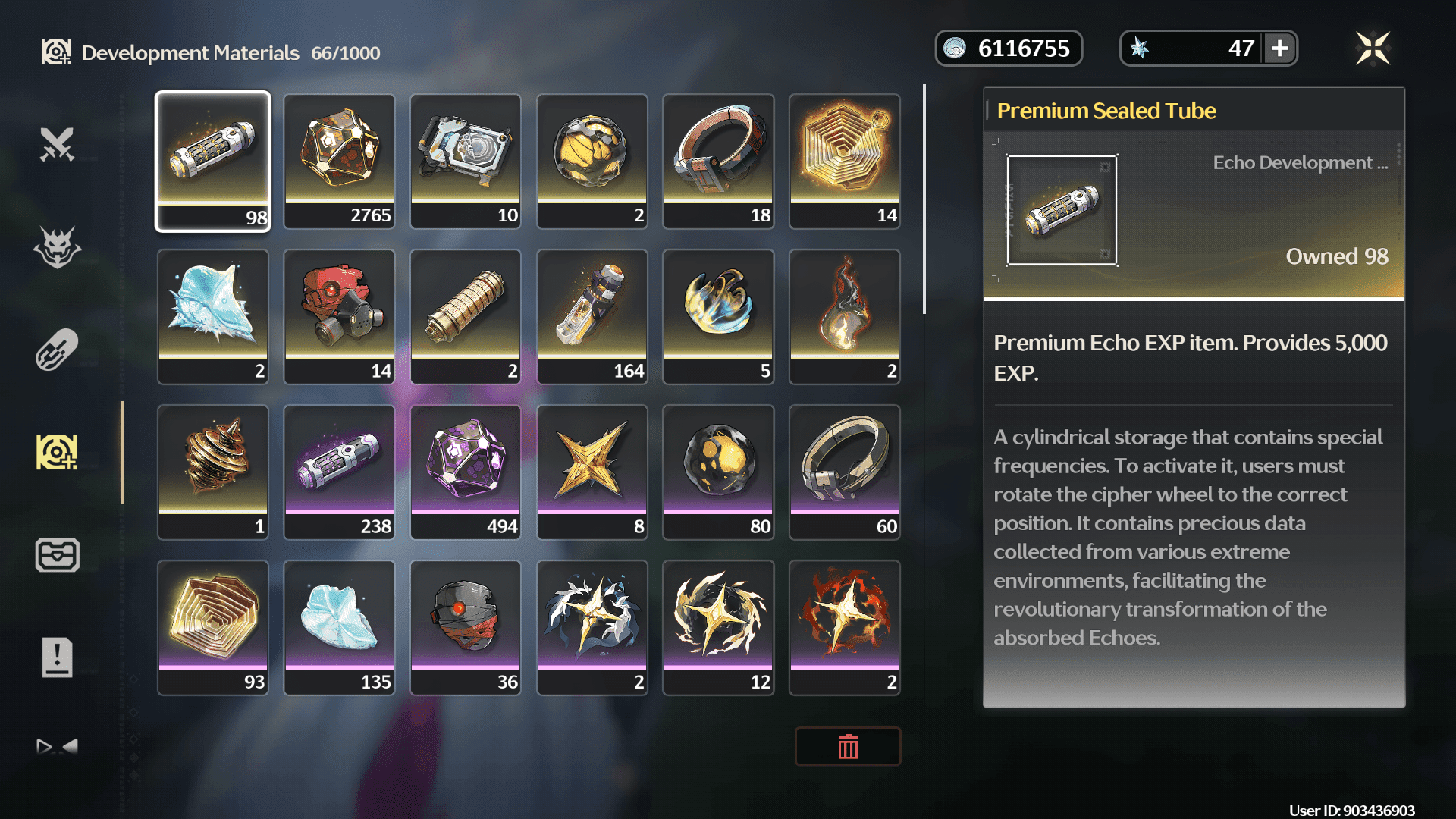The width and height of the screenshot is (1456, 819).
Task: Select the treasure chest inventory tab
Action: point(57,555)
